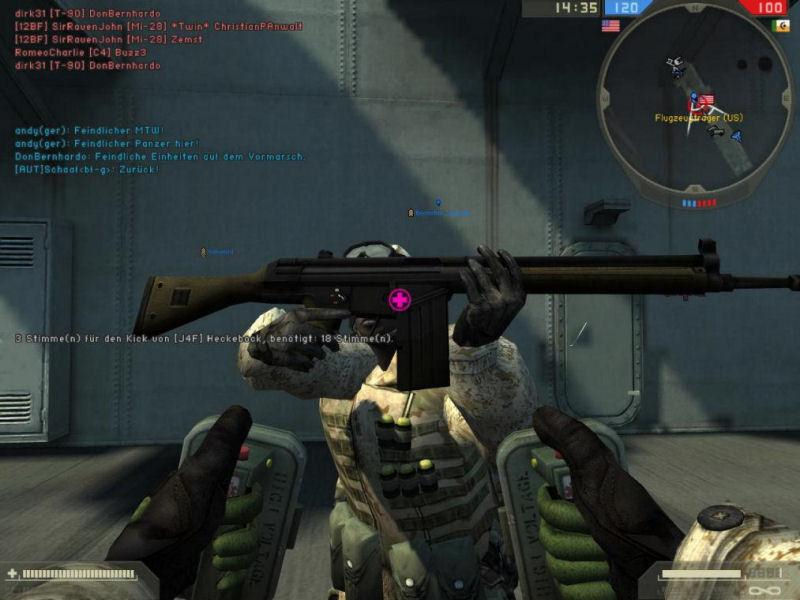This screenshot has height=600, width=800.
Task: Click the pink medic cross marker
Action: (x=399, y=299)
